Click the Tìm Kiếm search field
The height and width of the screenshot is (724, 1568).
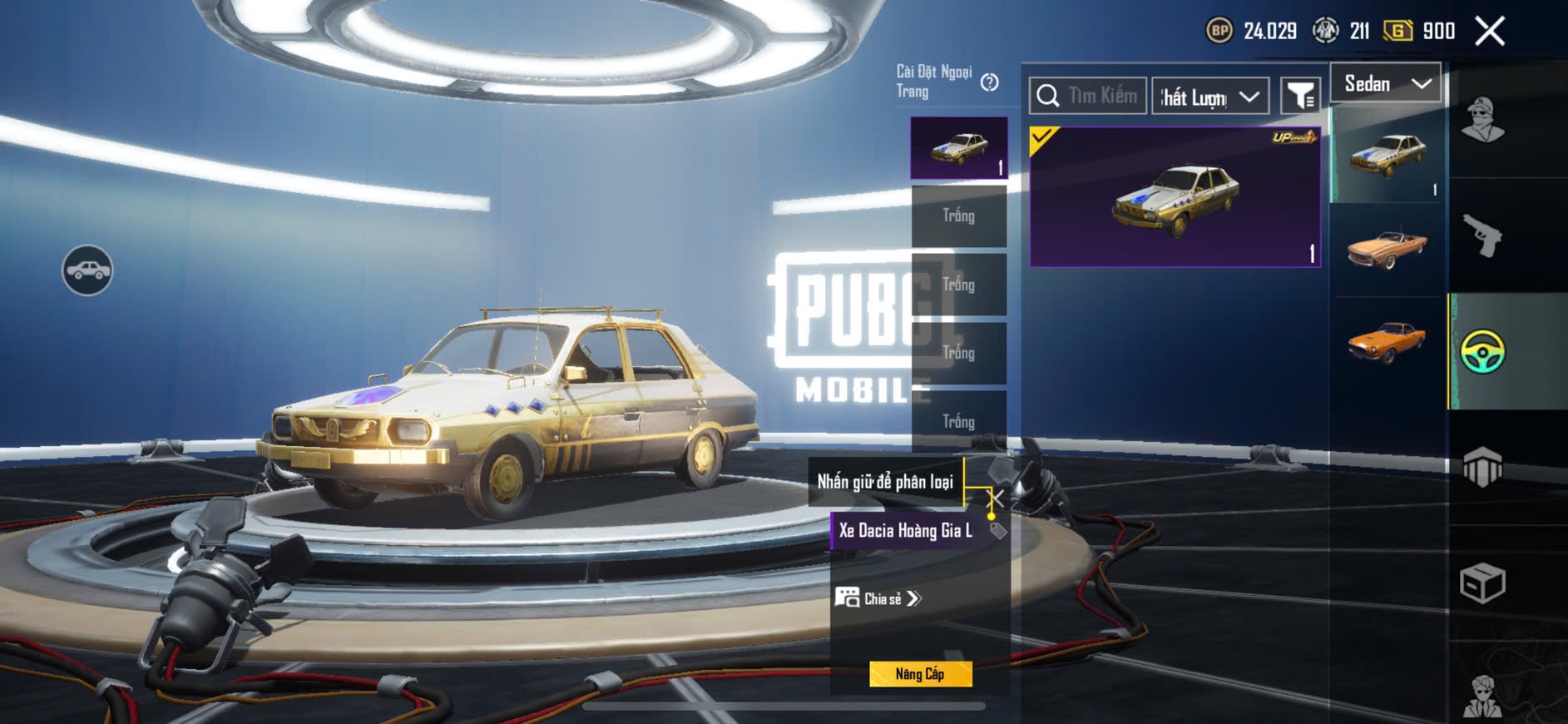(x=1088, y=96)
